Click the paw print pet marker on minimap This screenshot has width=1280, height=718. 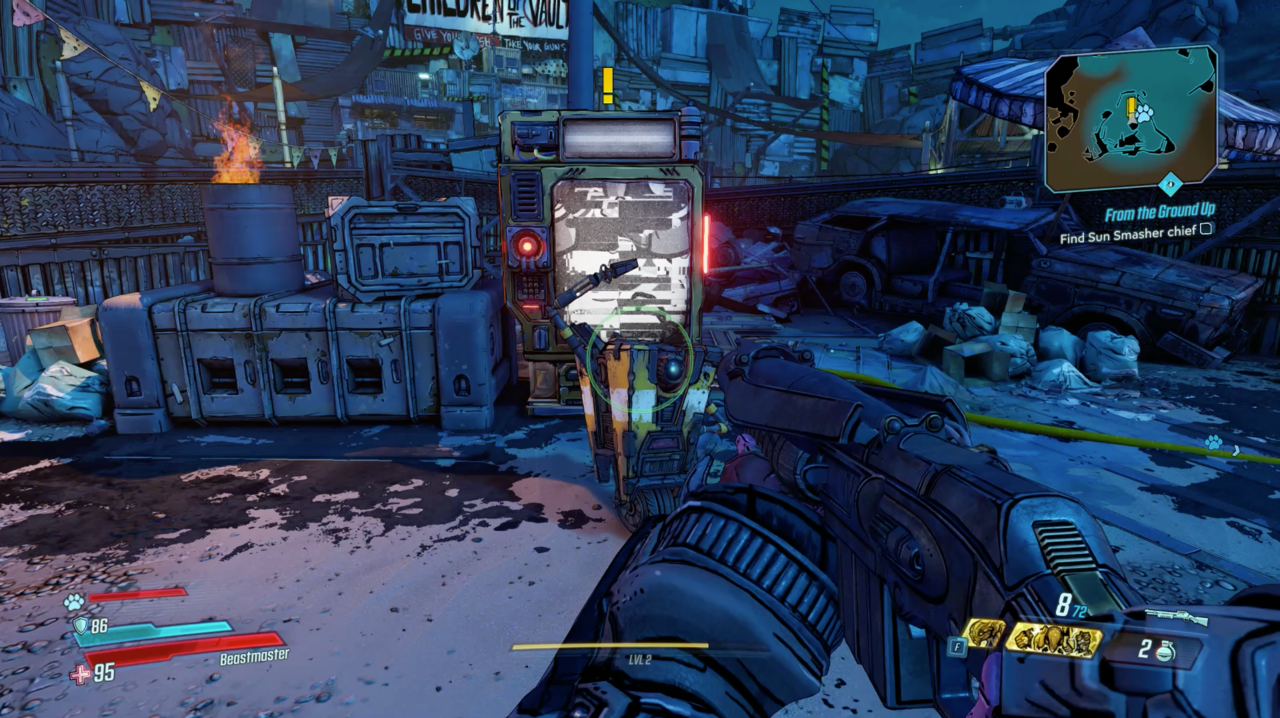point(1144,113)
